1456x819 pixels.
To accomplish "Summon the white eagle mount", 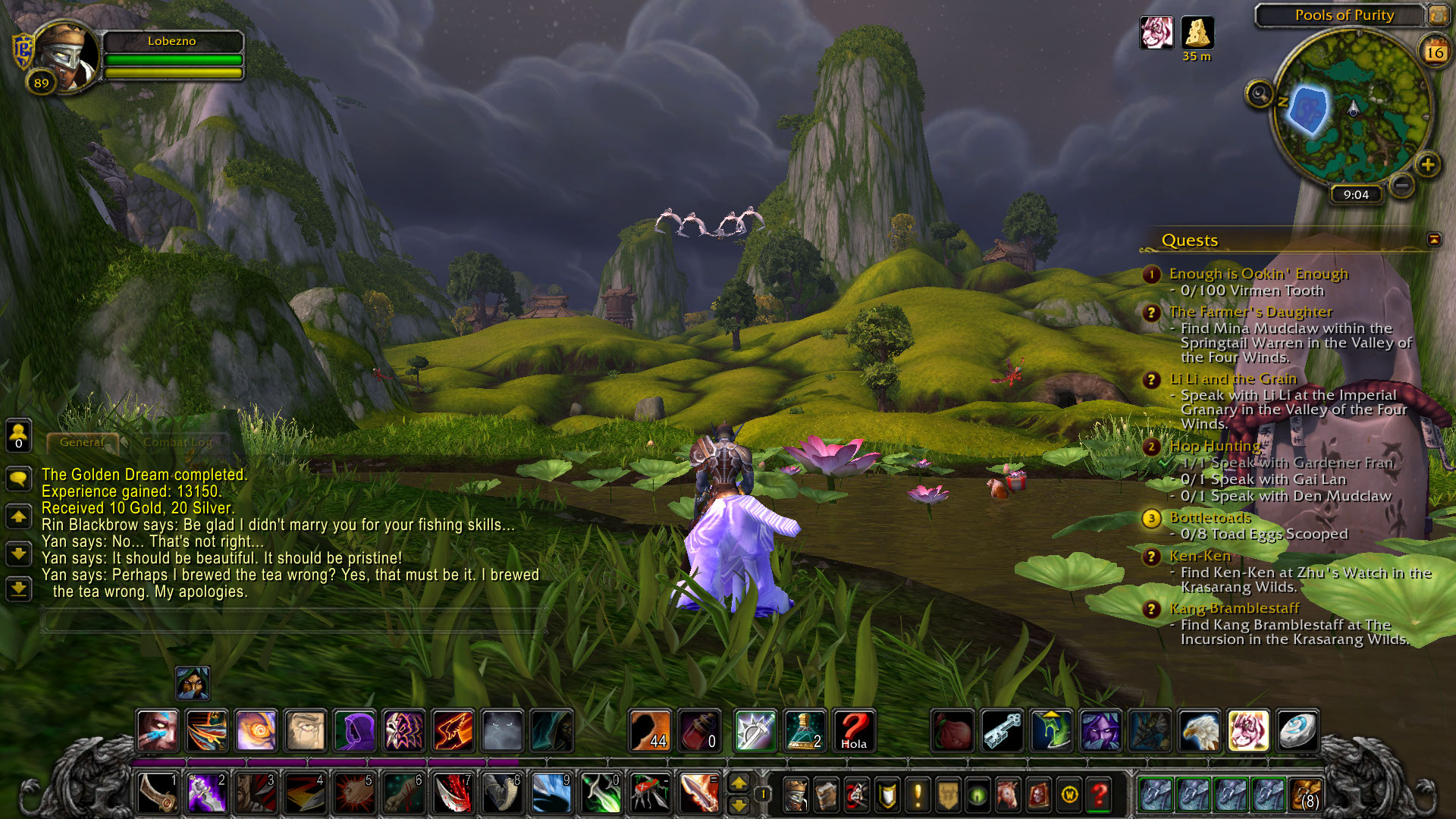I will click(1200, 731).
